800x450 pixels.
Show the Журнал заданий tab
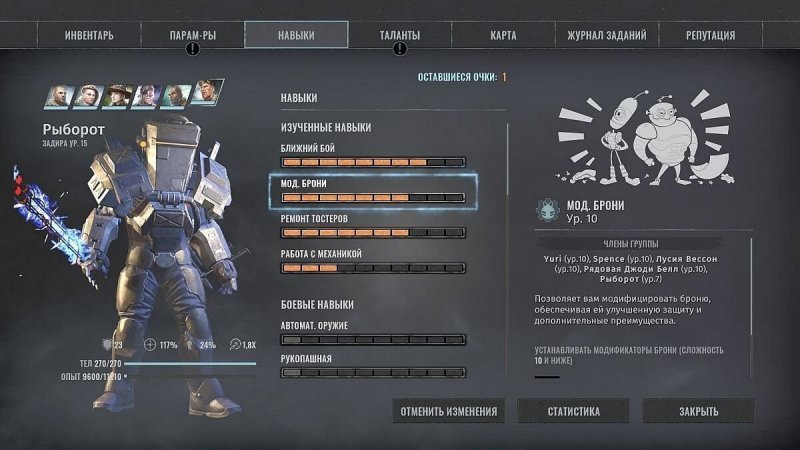point(607,35)
